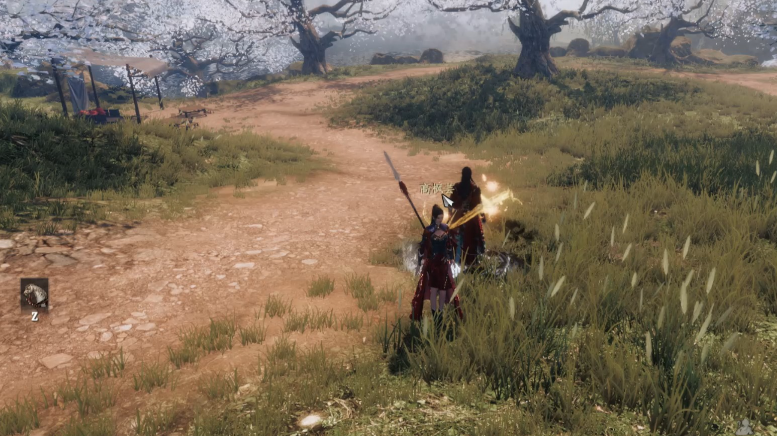
Task: Summon mount using the horse head icon
Action: click(x=34, y=293)
